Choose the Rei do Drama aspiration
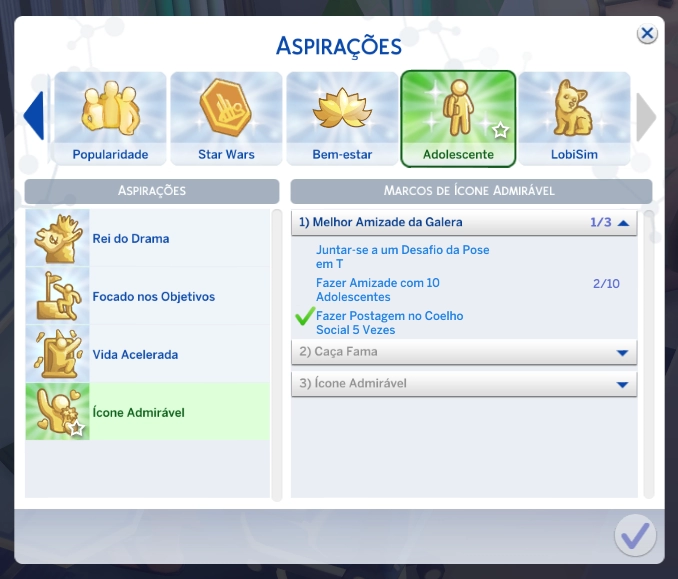The image size is (678, 579). (x=147, y=239)
